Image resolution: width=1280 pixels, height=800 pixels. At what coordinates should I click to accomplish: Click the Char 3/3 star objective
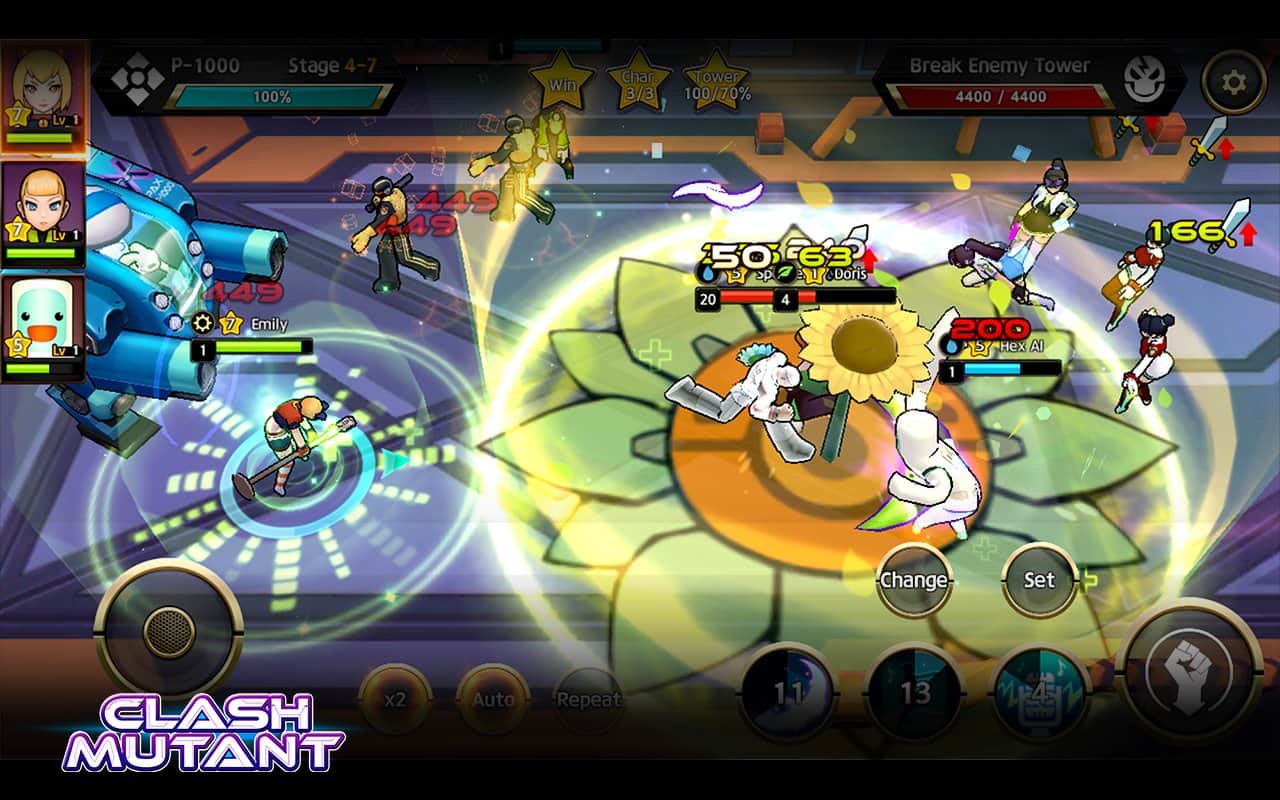click(638, 83)
